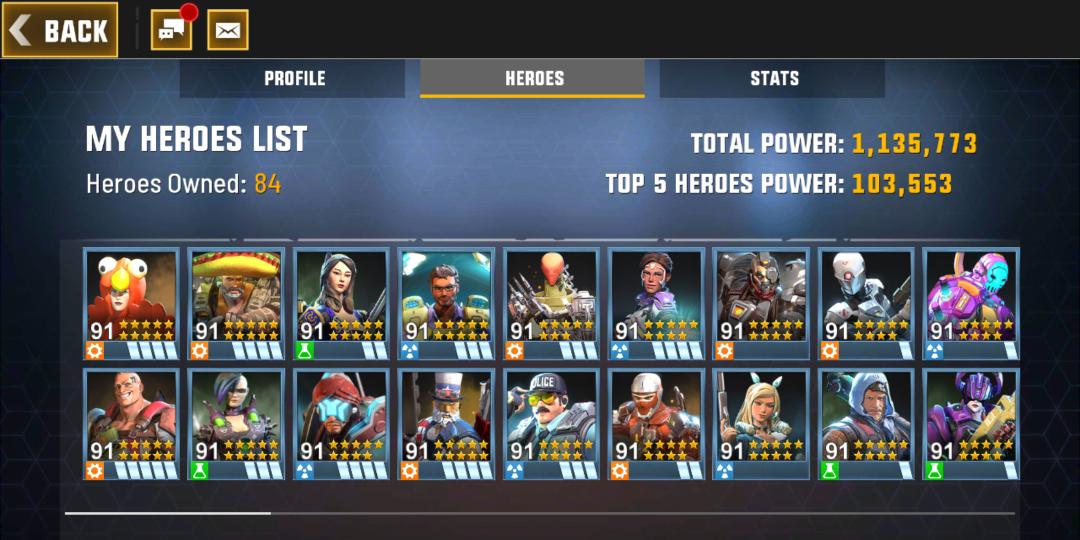1080x540 pixels.
Task: Choose the blonde hero with bunny ears
Action: [x=761, y=424]
